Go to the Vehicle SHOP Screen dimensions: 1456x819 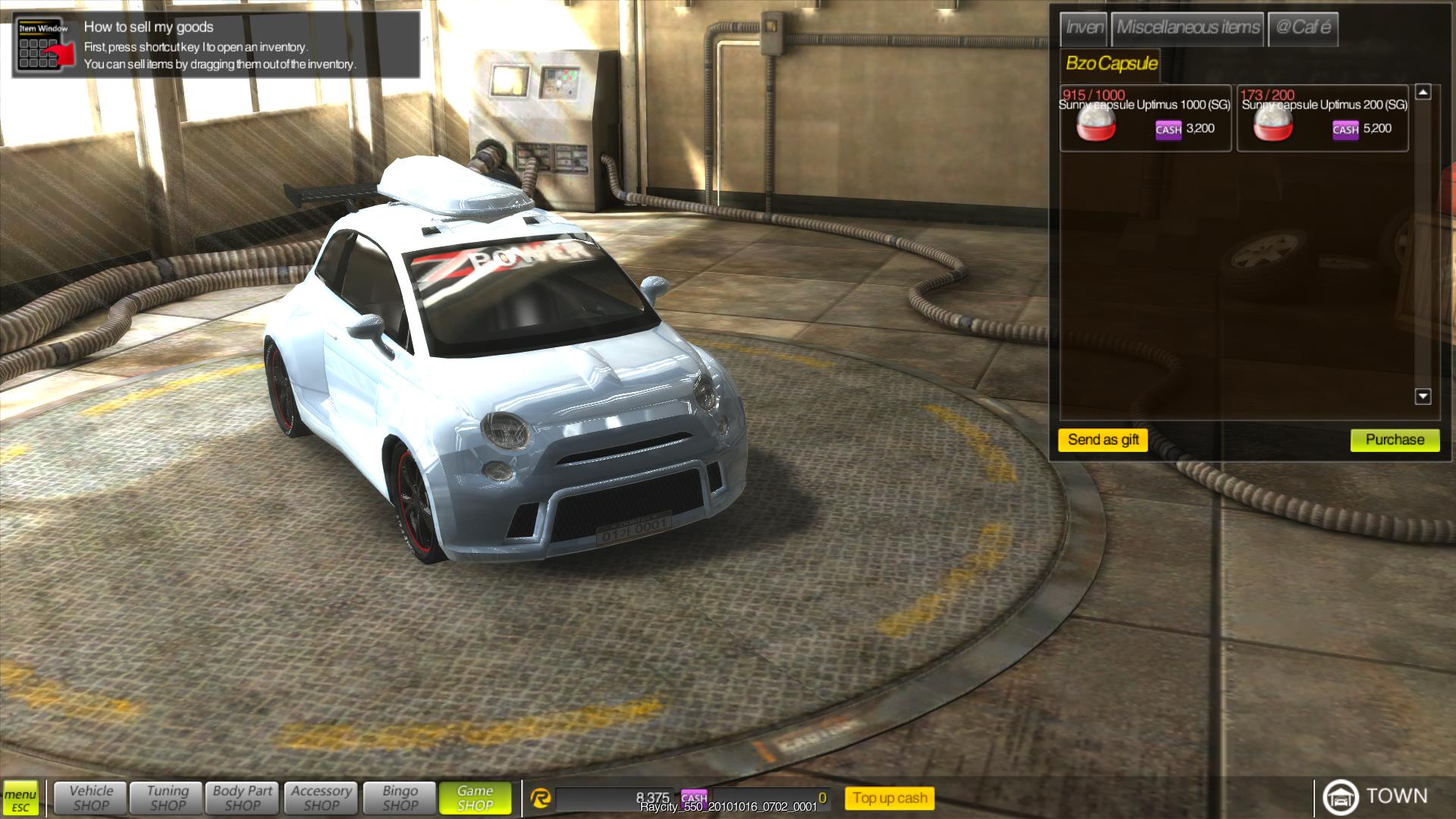[91, 798]
